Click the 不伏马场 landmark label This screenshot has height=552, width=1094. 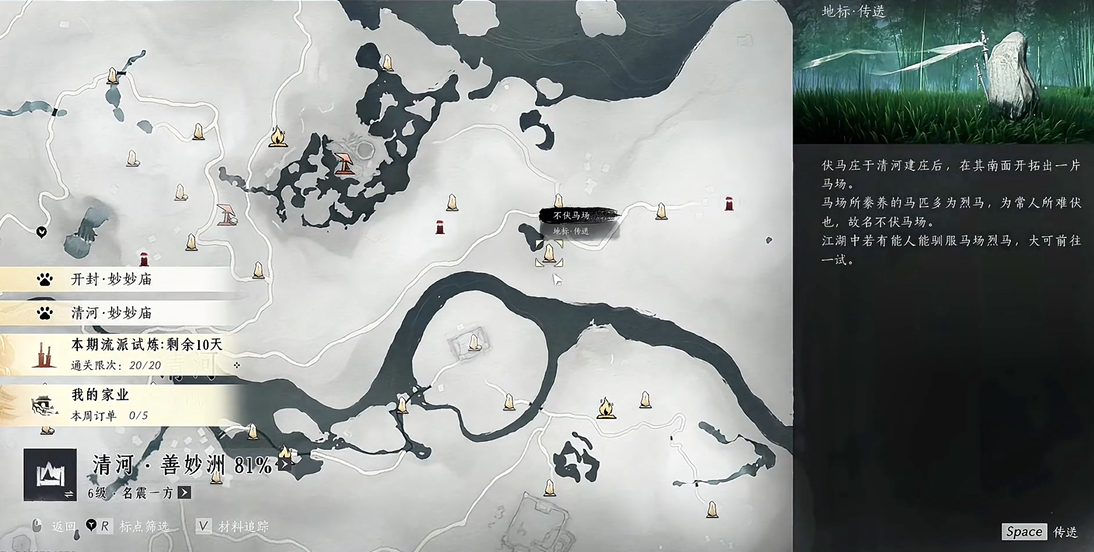(572, 215)
